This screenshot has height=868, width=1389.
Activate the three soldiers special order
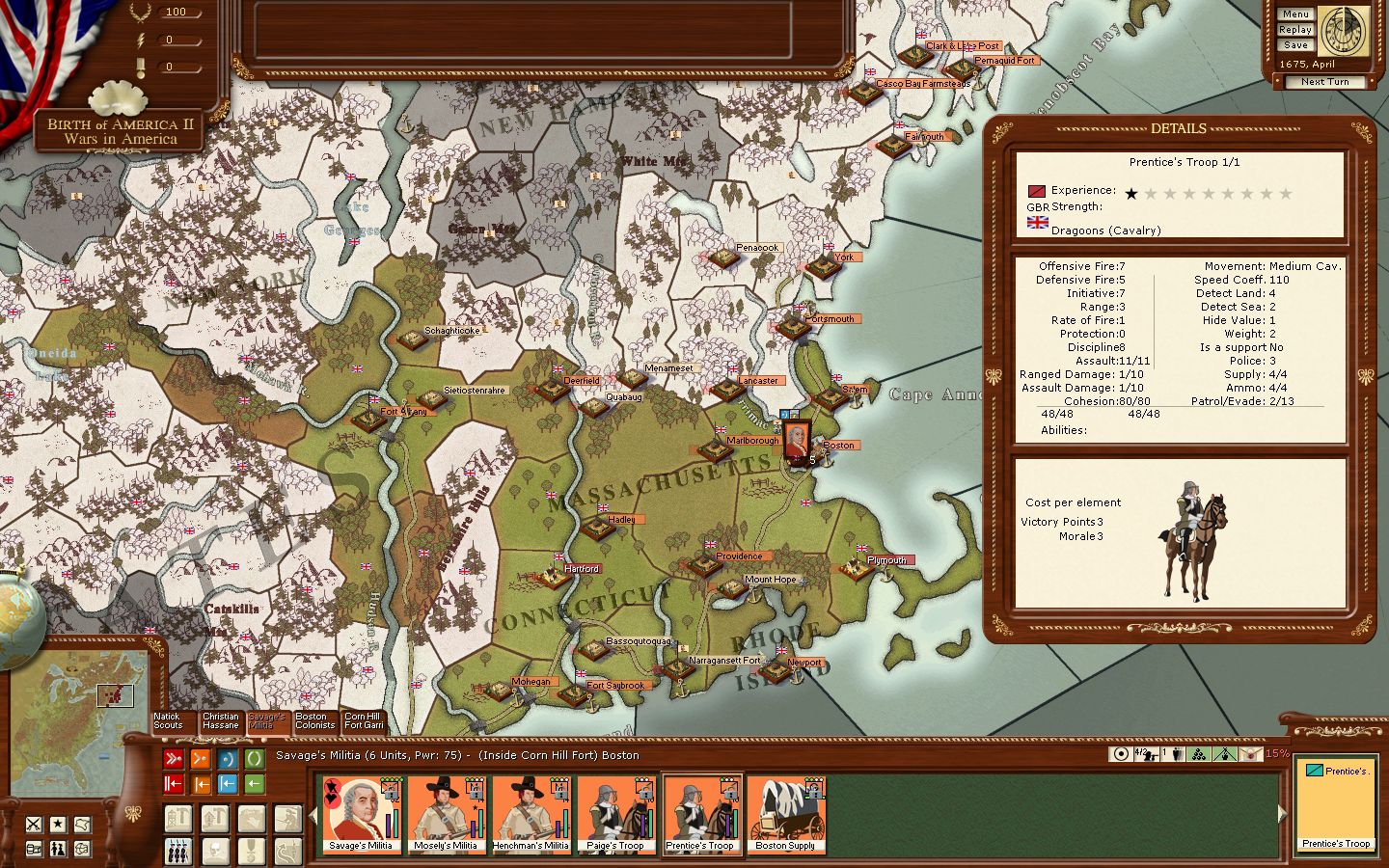tap(178, 852)
